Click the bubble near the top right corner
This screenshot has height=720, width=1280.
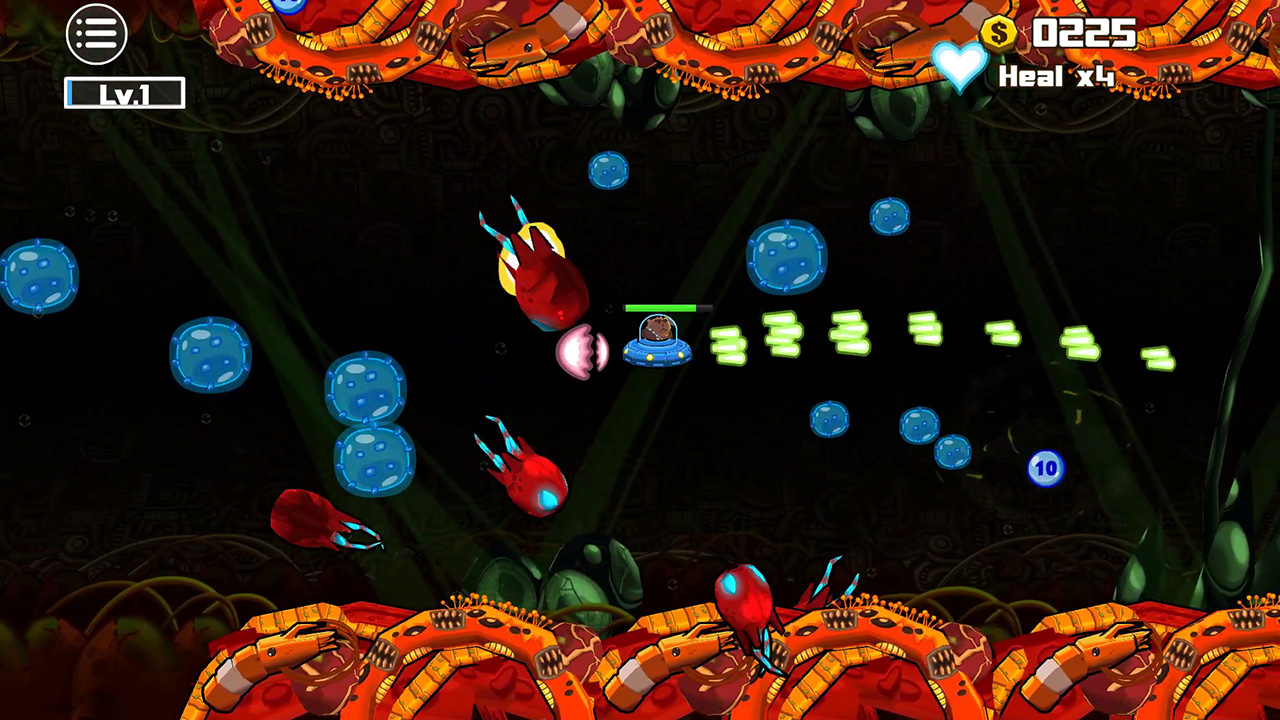[889, 217]
